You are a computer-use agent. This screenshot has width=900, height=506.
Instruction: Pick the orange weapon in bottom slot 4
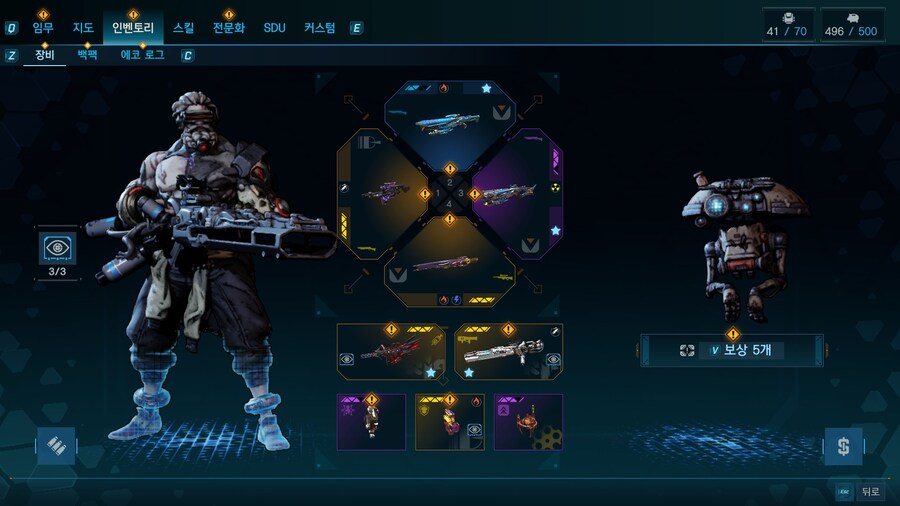click(450, 265)
